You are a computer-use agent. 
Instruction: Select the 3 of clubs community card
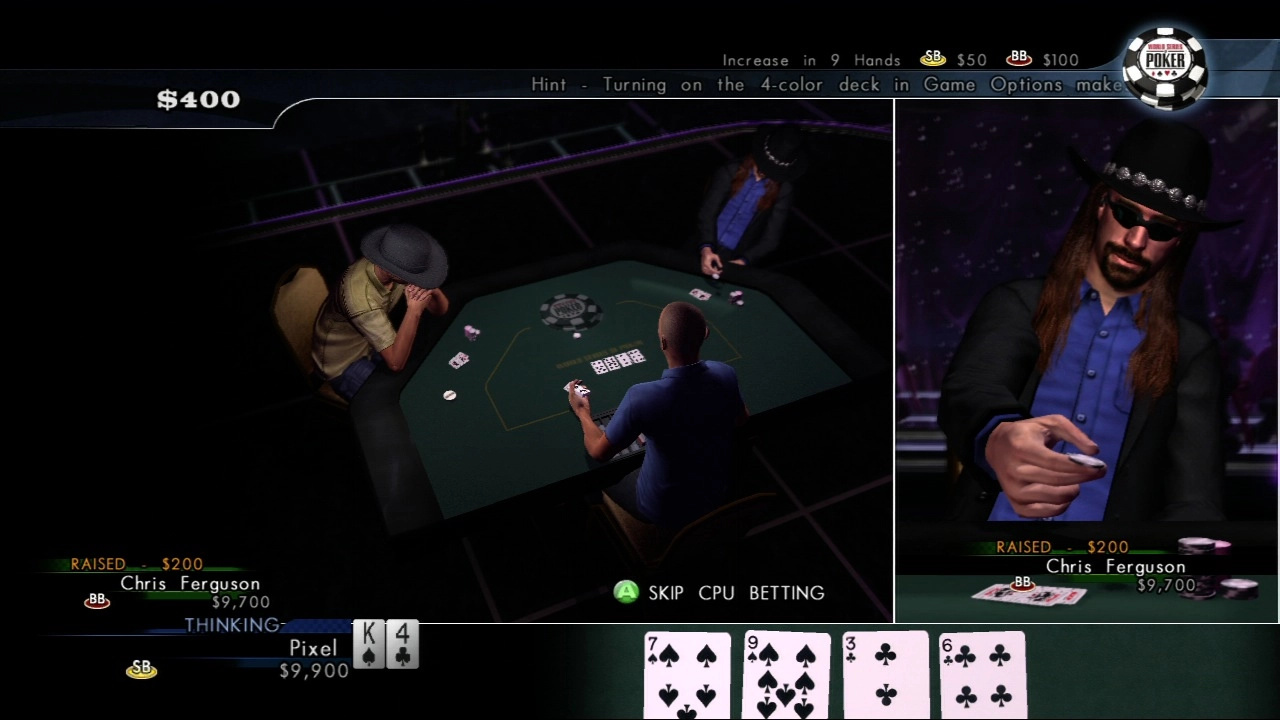click(885, 677)
